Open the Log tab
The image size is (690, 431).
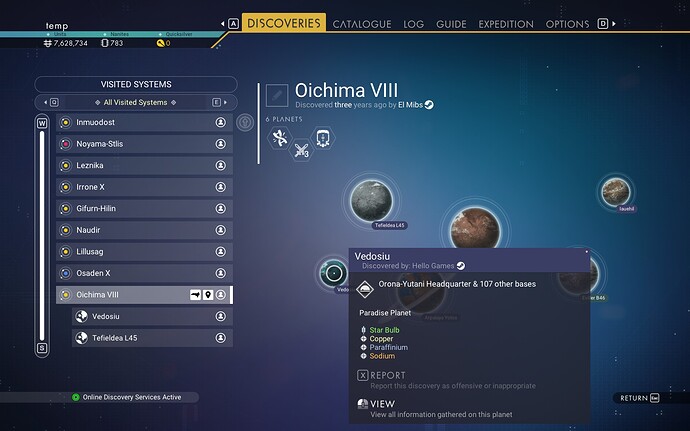414,24
